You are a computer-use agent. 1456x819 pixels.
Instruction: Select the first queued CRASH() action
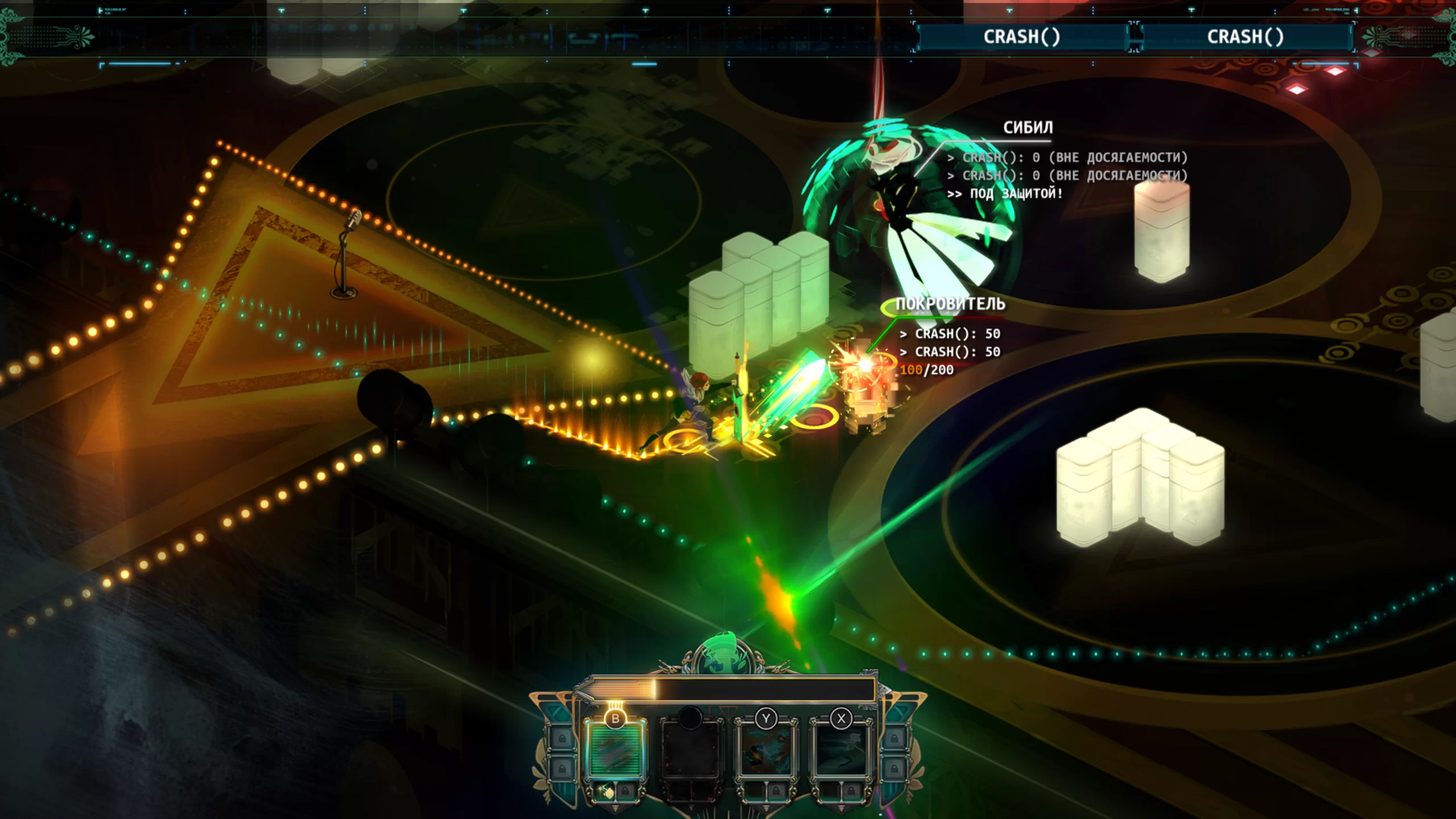1022,37
